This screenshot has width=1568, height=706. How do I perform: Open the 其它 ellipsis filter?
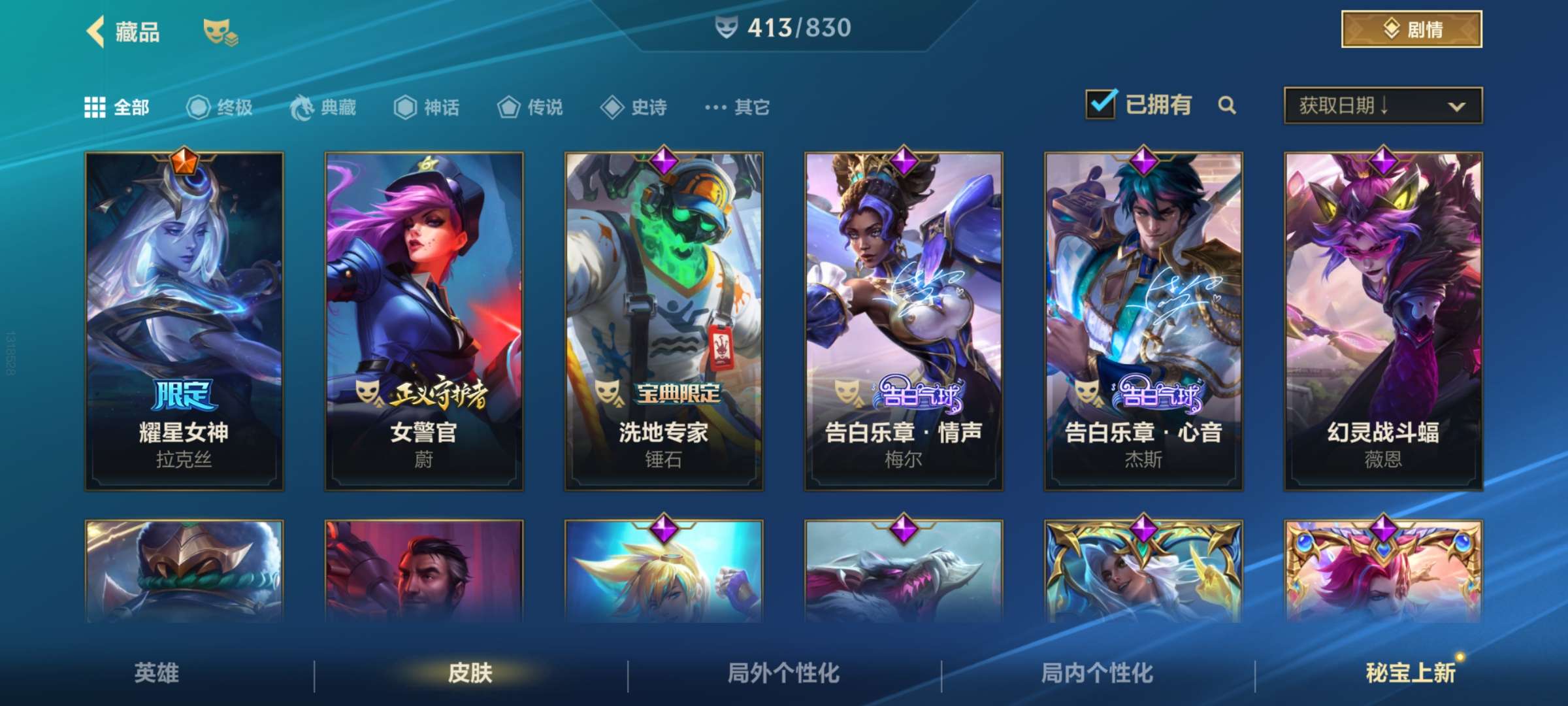tap(715, 108)
